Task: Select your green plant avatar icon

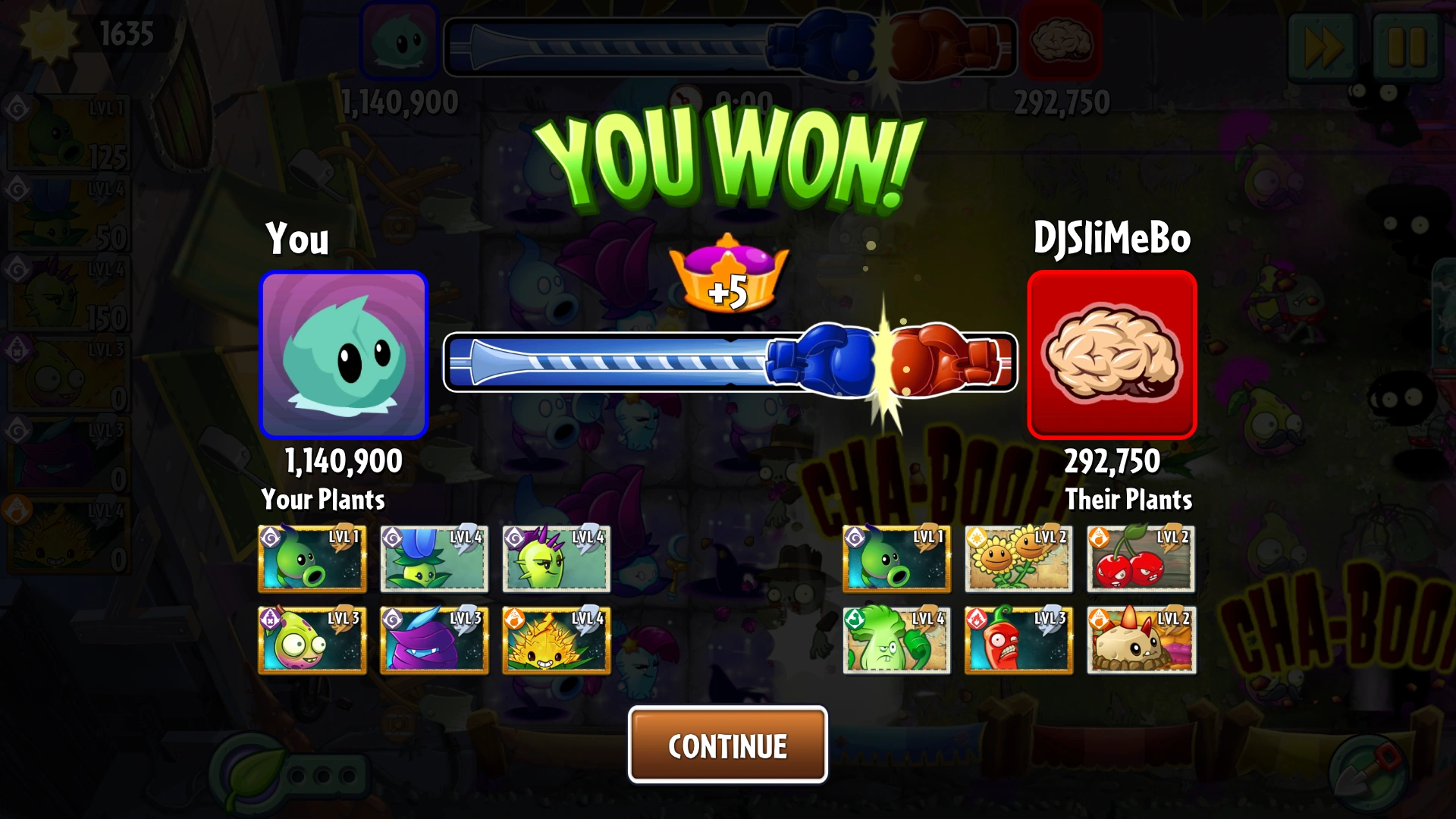Action: point(344,356)
